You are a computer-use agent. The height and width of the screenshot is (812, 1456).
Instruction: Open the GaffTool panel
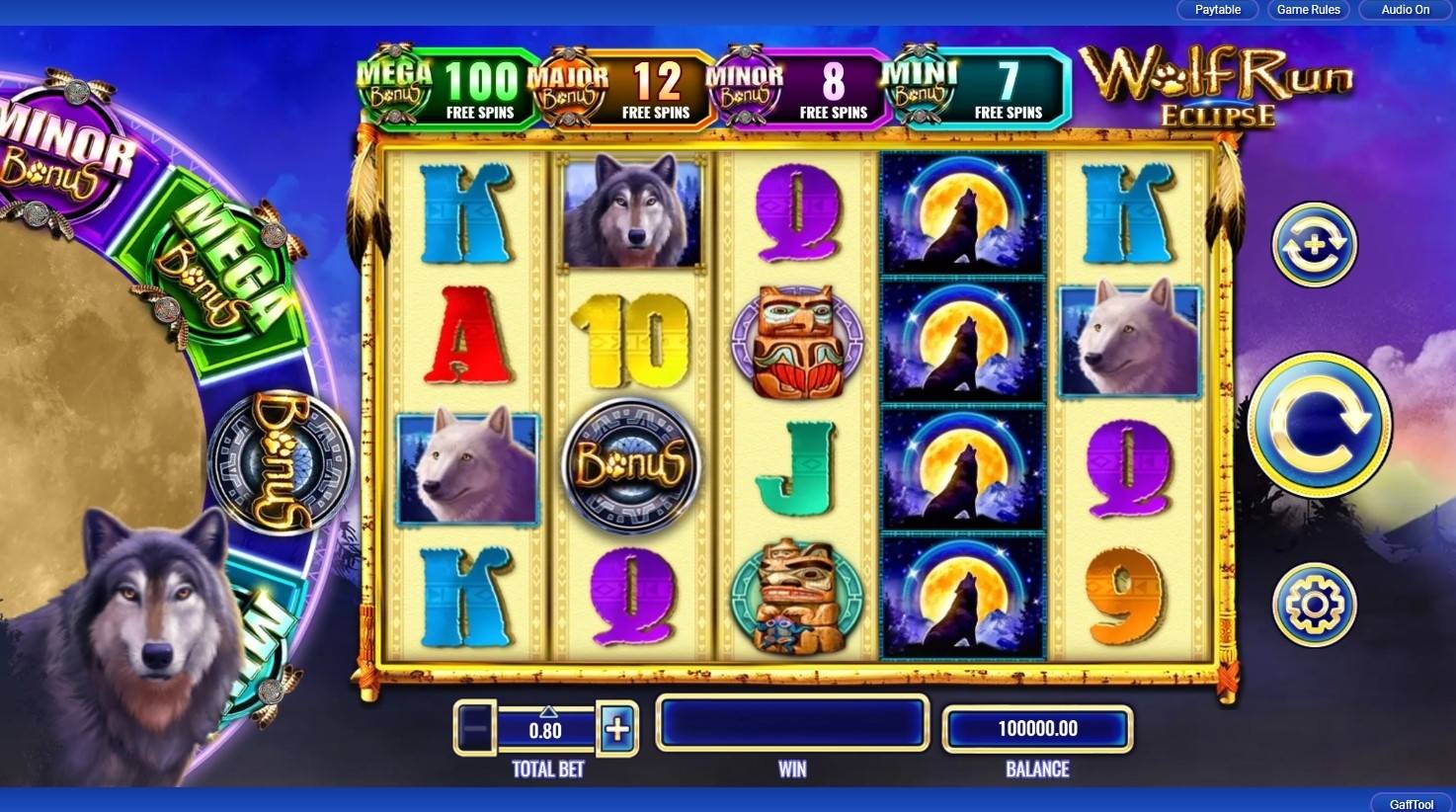point(1411,803)
